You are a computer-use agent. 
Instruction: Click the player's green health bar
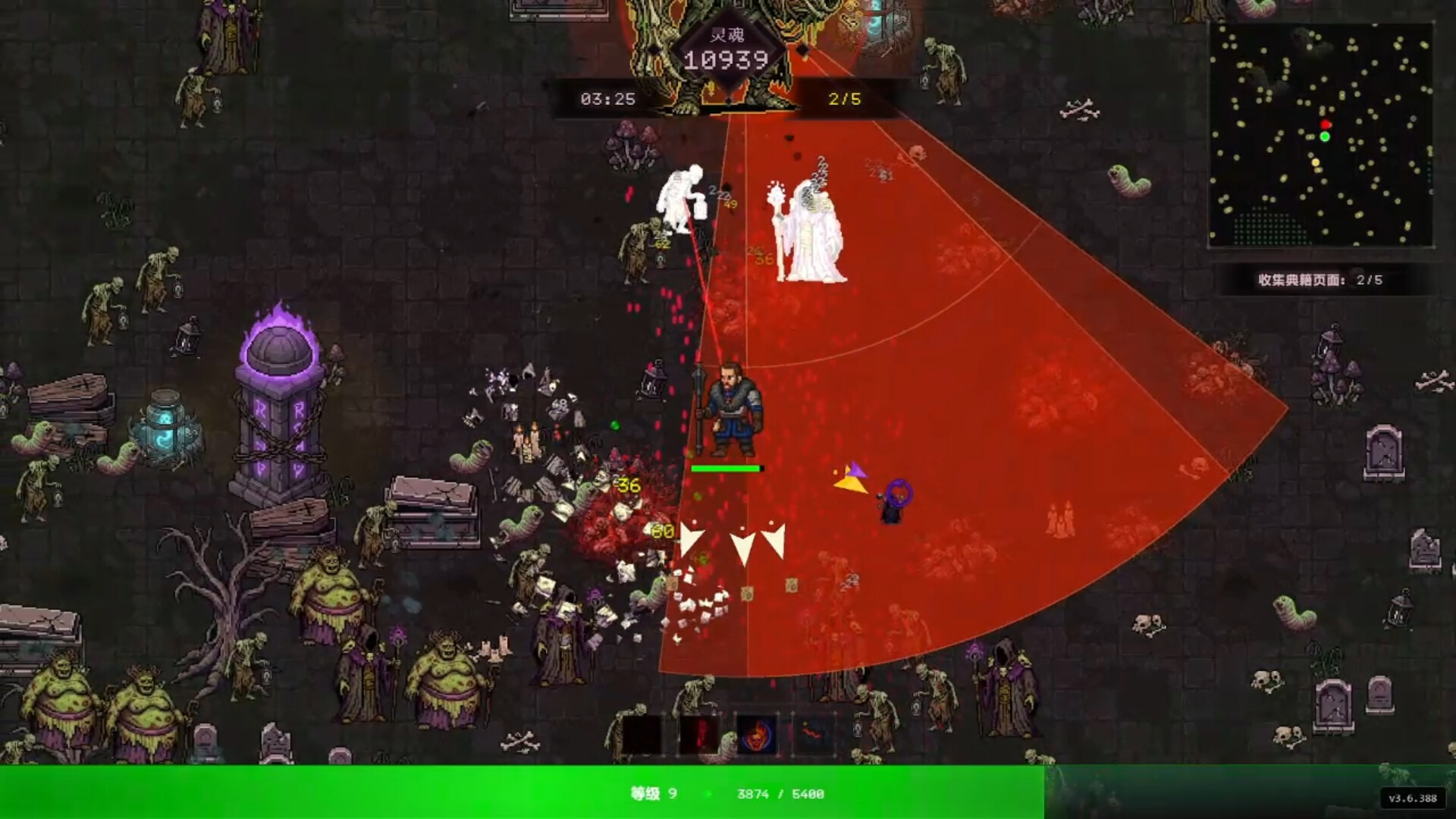[725, 468]
